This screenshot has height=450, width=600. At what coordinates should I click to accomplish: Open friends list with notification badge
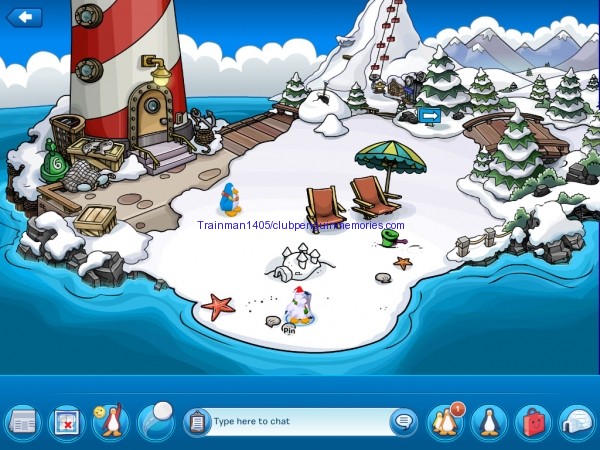445,421
